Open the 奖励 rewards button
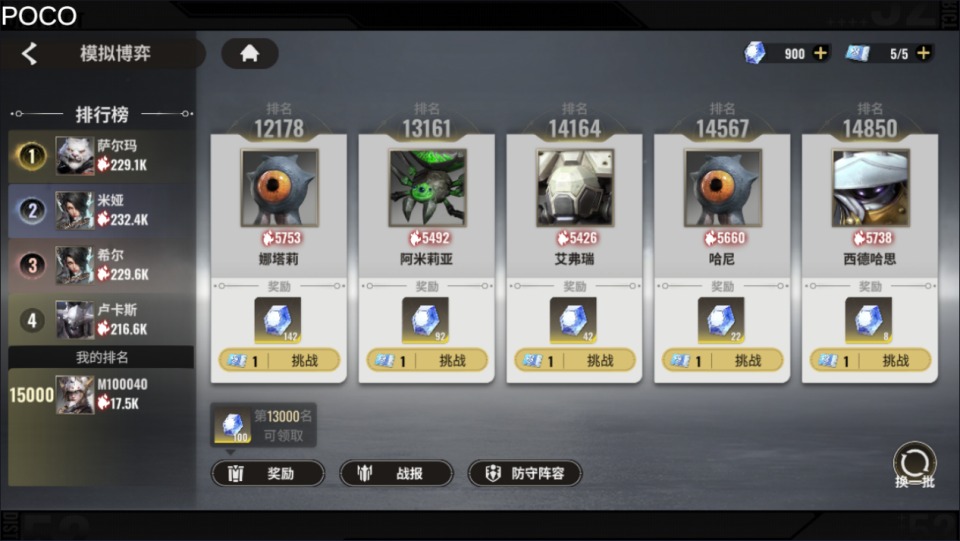This screenshot has width=960, height=541. 268,473
